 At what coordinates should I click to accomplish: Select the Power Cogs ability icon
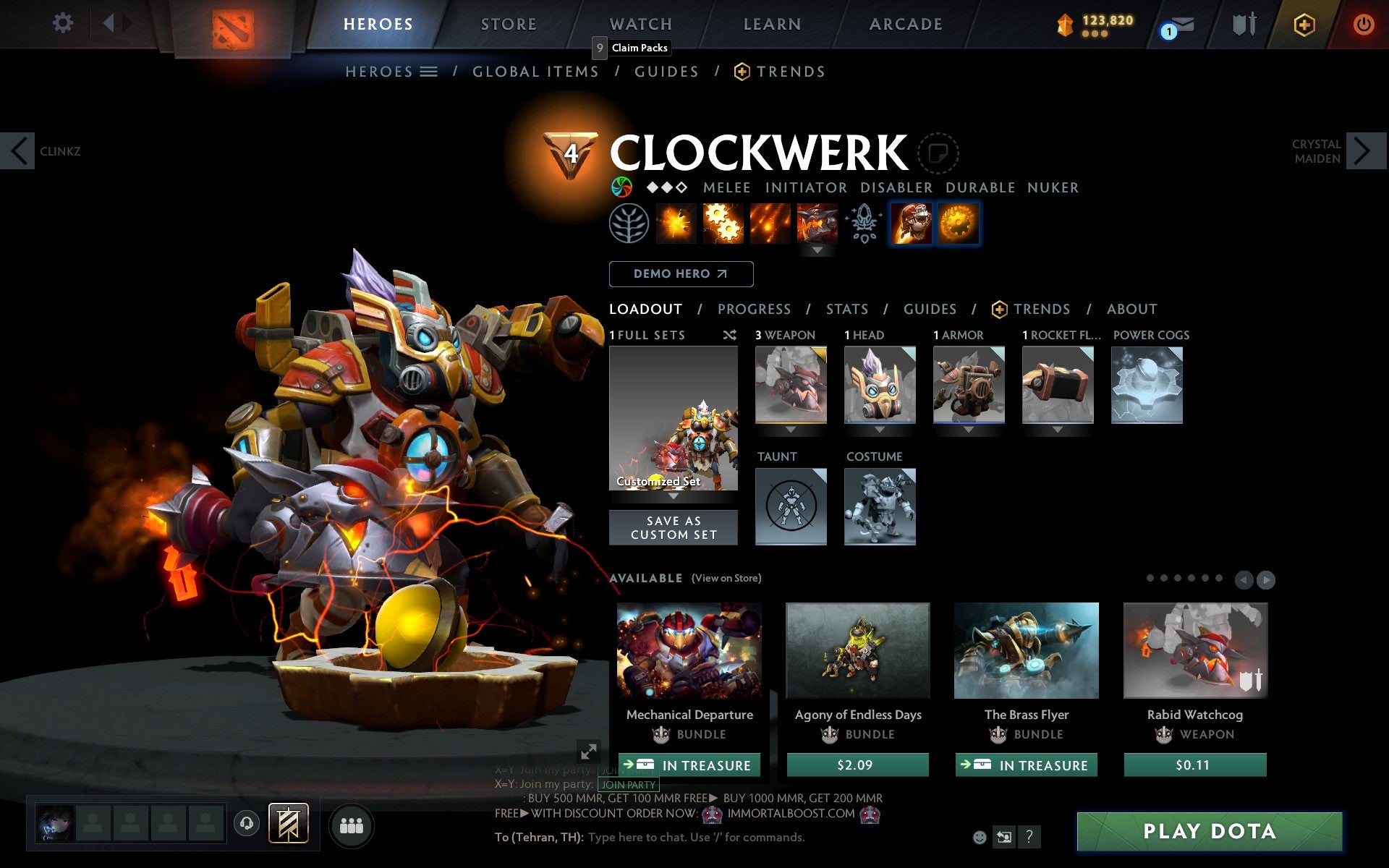[723, 224]
